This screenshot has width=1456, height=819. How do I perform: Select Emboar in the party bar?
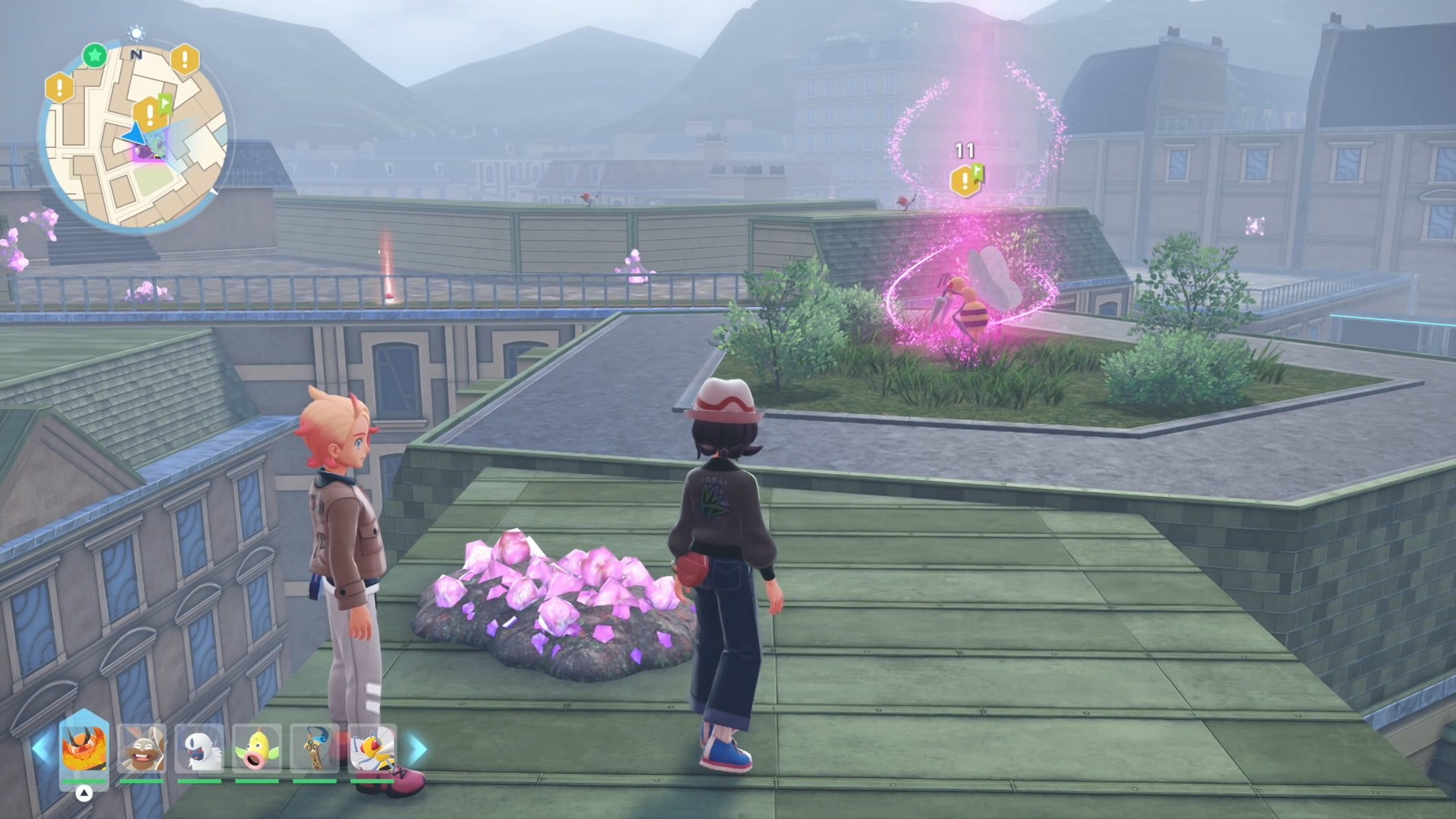pos(84,748)
